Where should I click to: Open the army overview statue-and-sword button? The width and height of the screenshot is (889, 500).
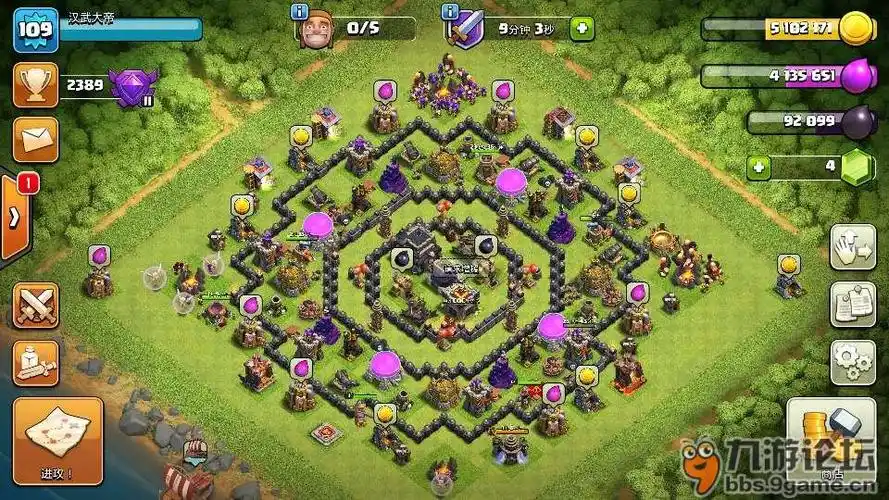click(35, 363)
